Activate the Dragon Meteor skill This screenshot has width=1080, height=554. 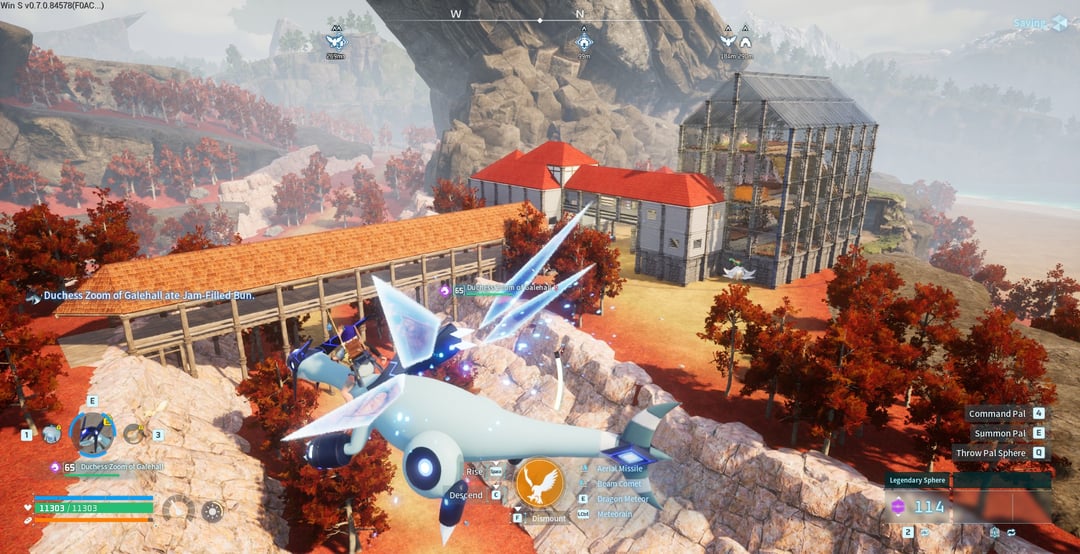[620, 498]
